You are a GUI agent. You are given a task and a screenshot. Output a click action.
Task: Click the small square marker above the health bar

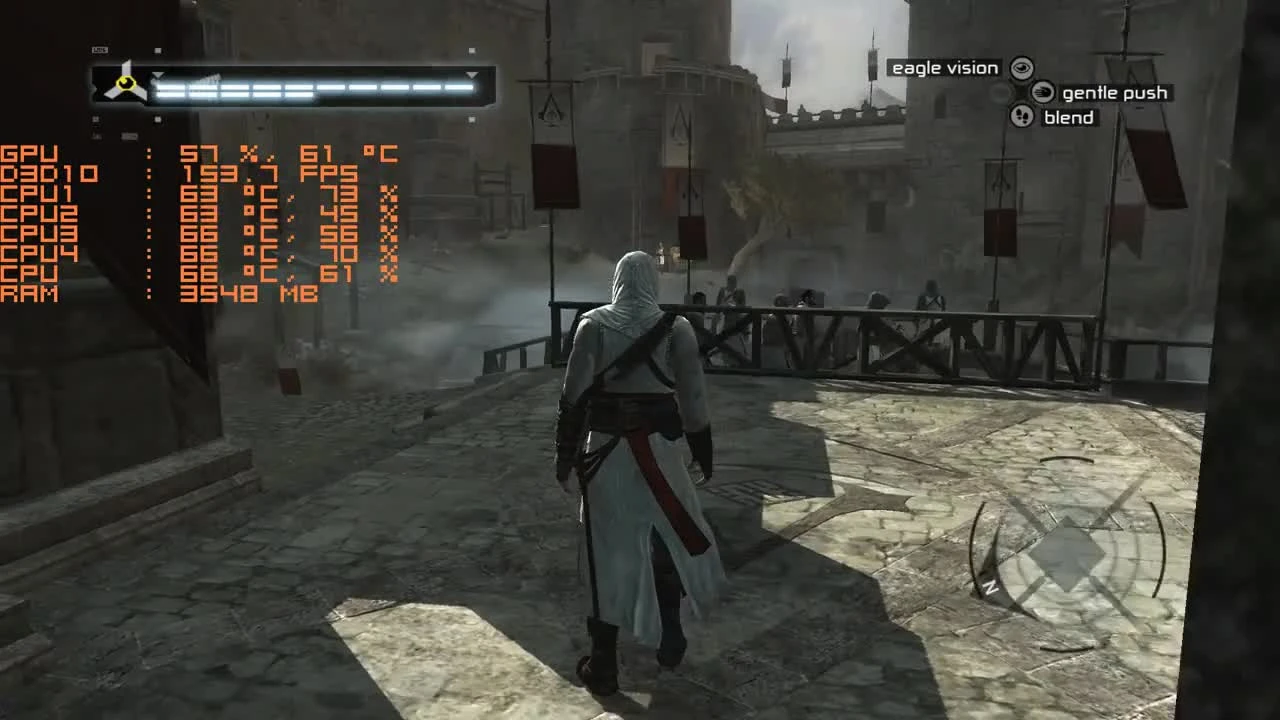156,50
